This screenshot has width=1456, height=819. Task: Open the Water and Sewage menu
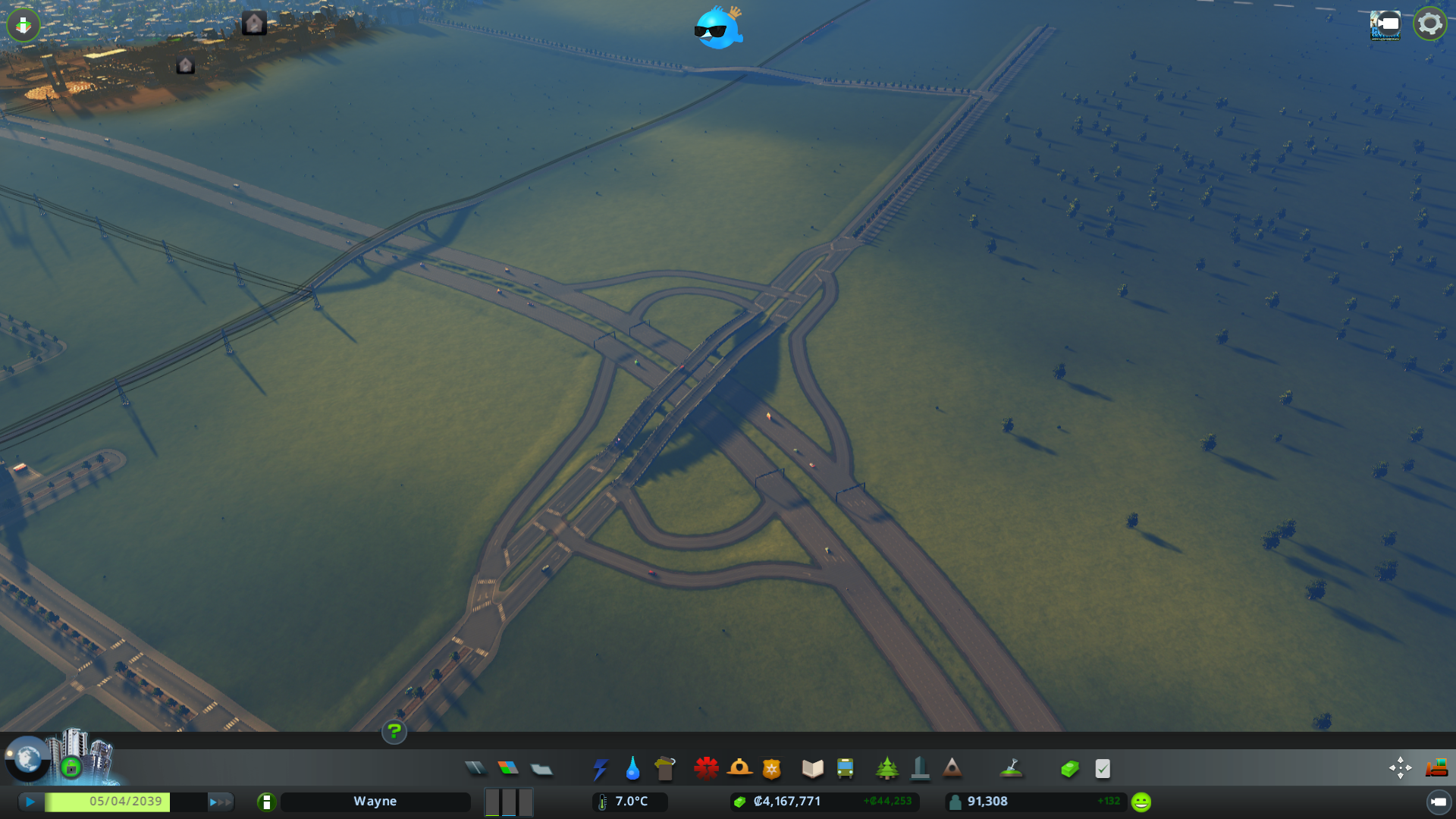click(632, 768)
